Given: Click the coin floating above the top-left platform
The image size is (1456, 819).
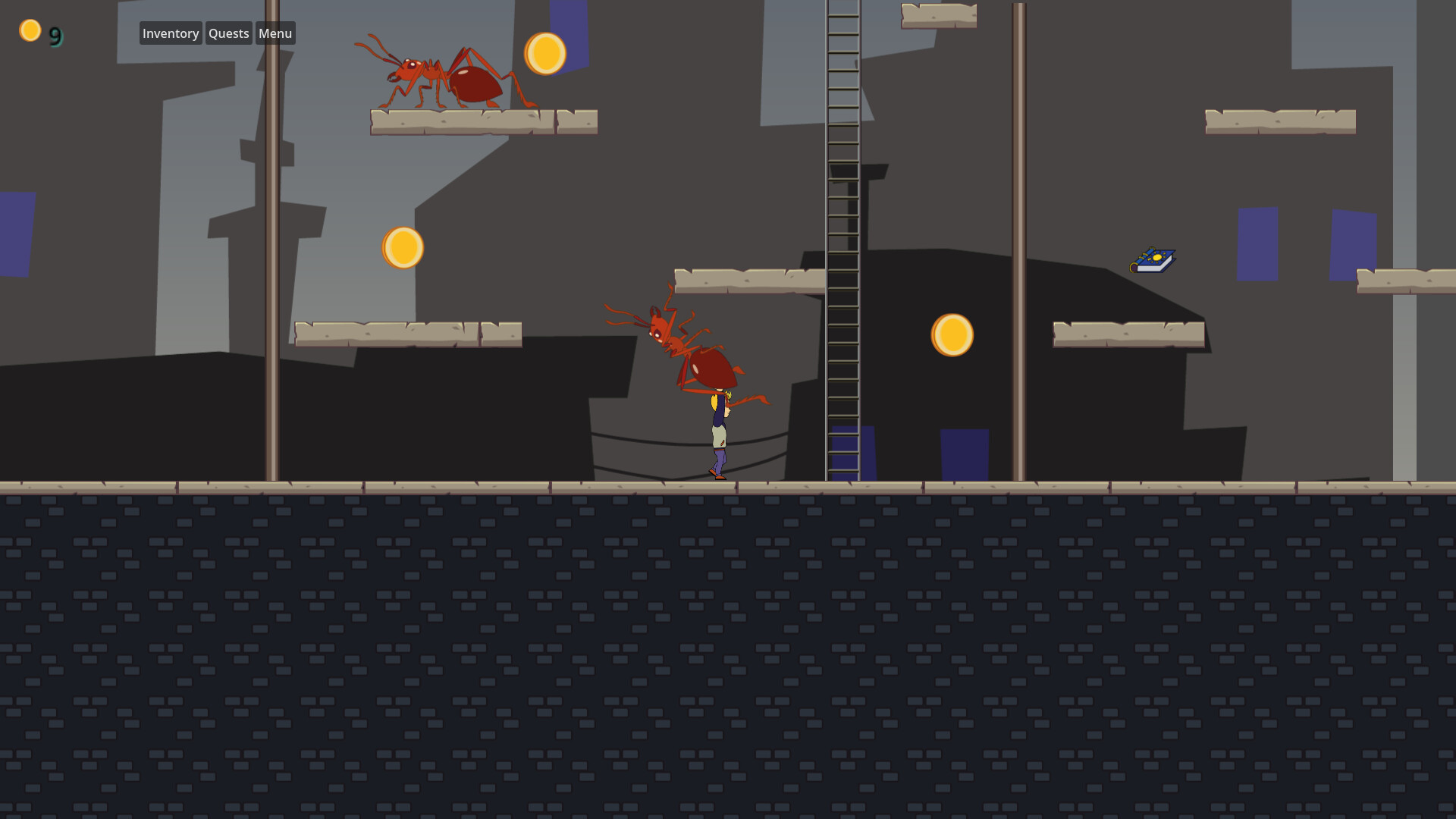Looking at the screenshot, I should (545, 54).
